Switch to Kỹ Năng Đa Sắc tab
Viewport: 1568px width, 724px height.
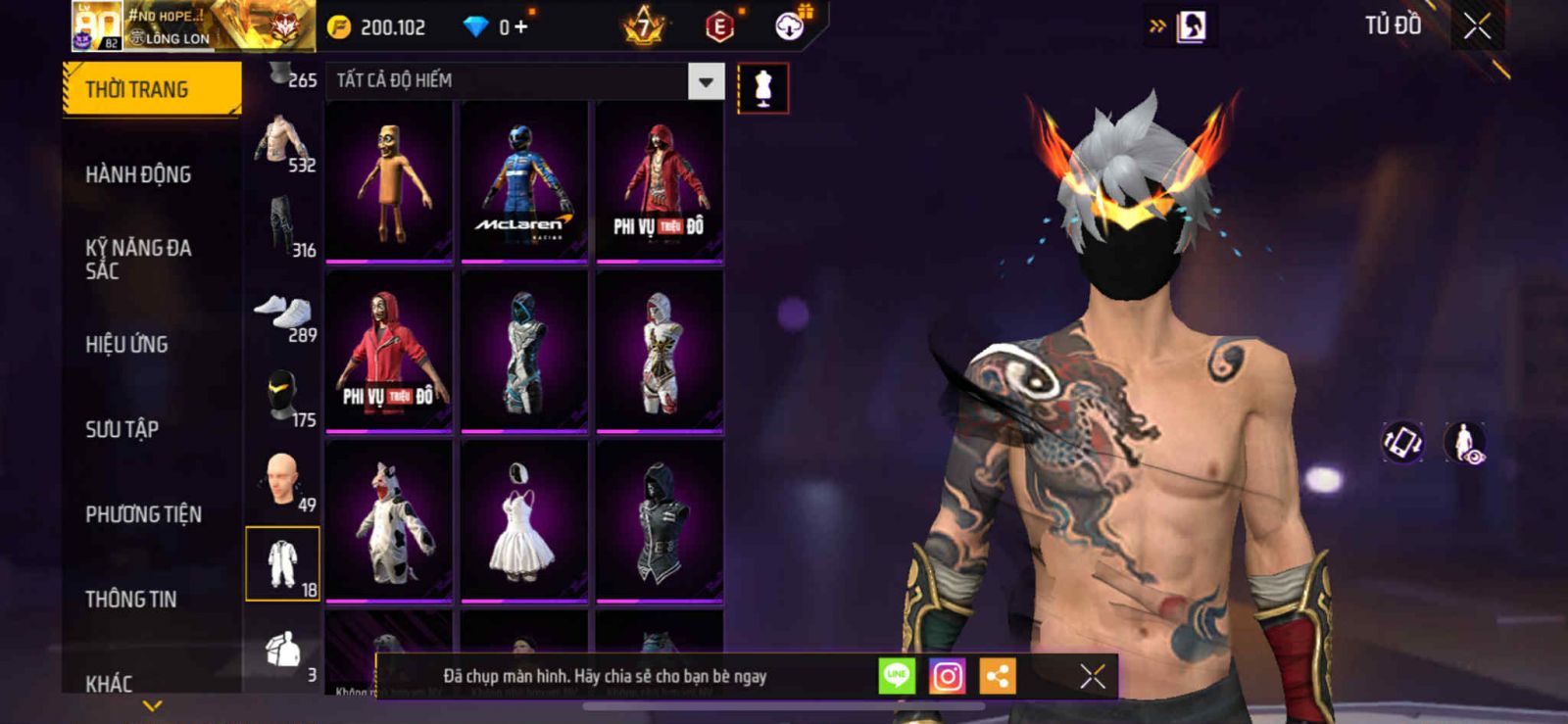pos(138,259)
